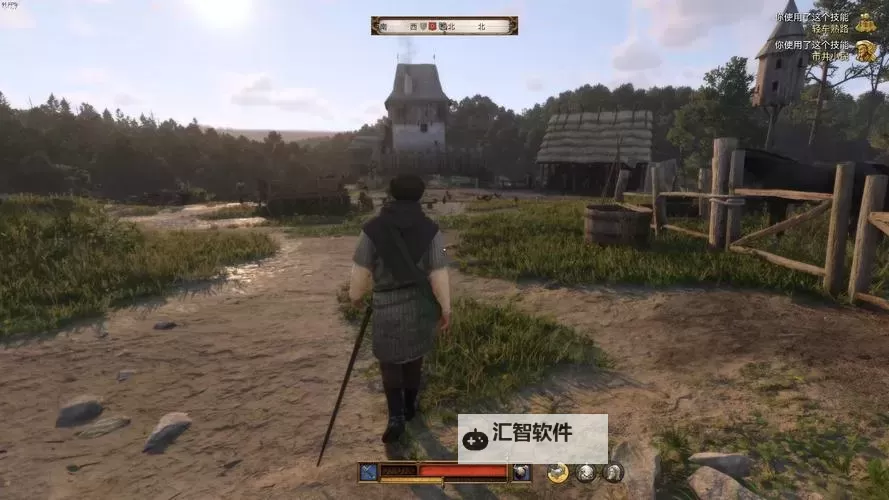Click the 汇智软件 watermark banner
Screen dimensions: 889x500
[x=533, y=437]
